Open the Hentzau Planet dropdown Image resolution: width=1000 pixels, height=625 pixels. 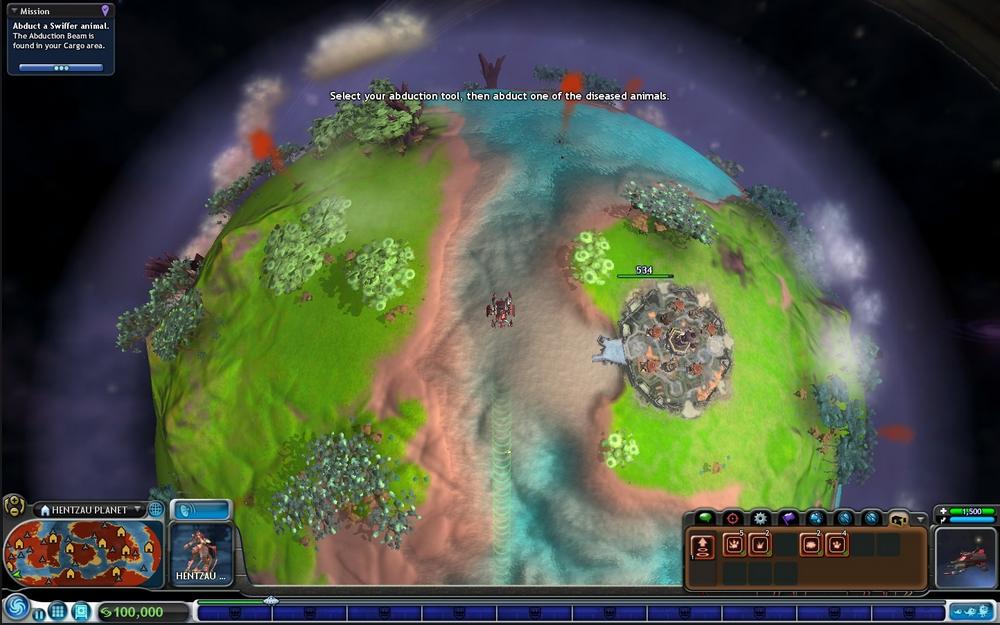138,510
